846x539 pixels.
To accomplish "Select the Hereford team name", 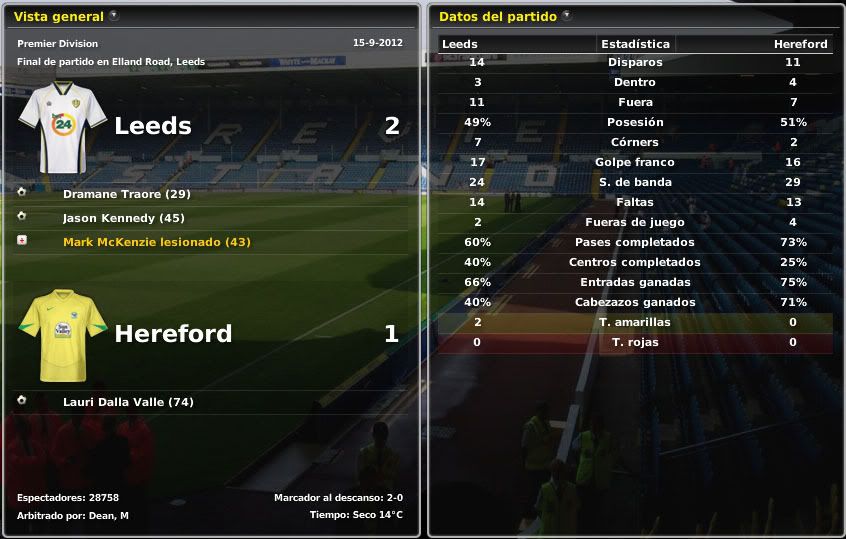I will [x=173, y=333].
